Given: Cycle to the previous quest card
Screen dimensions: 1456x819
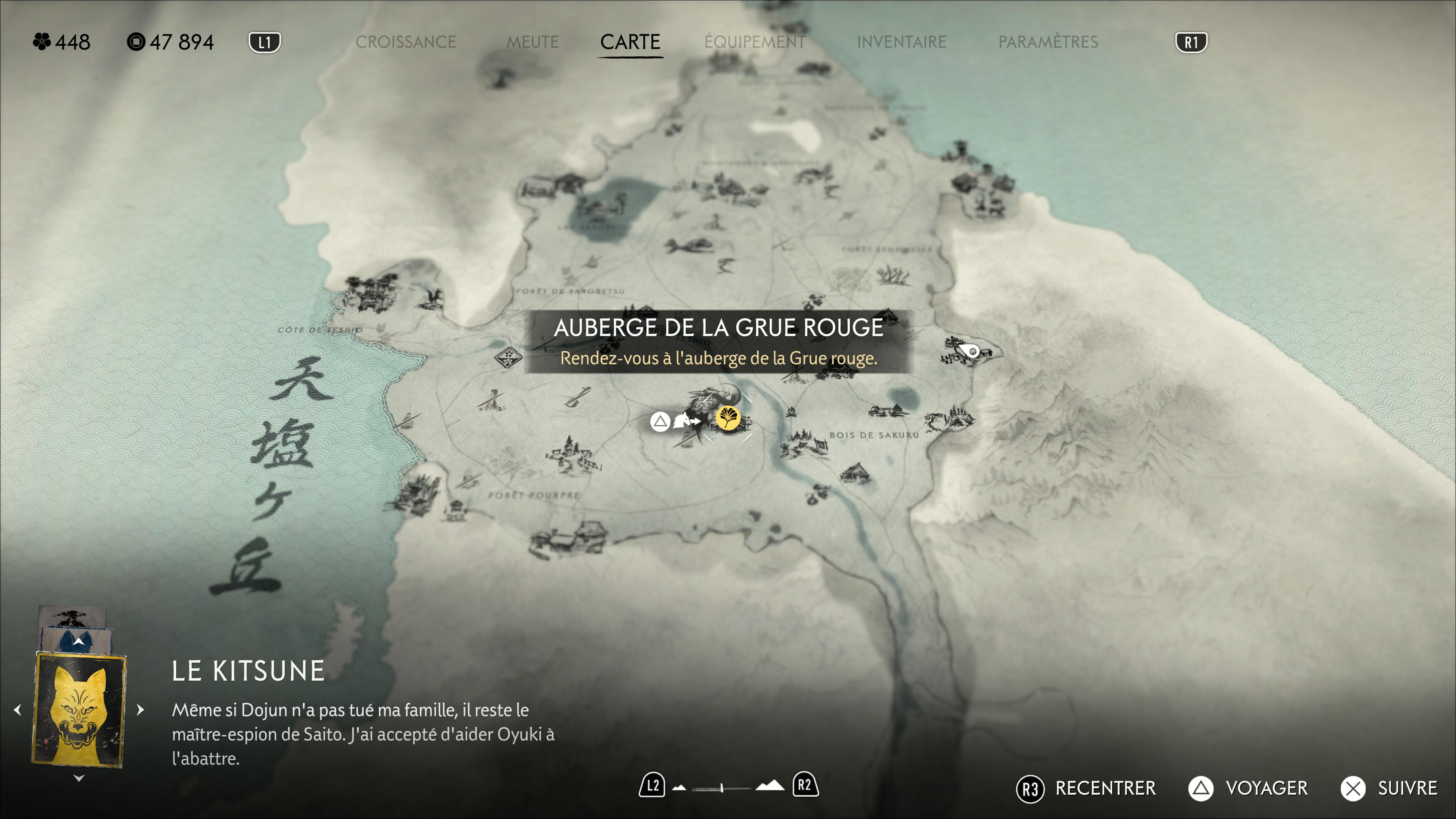Looking at the screenshot, I should click(17, 710).
